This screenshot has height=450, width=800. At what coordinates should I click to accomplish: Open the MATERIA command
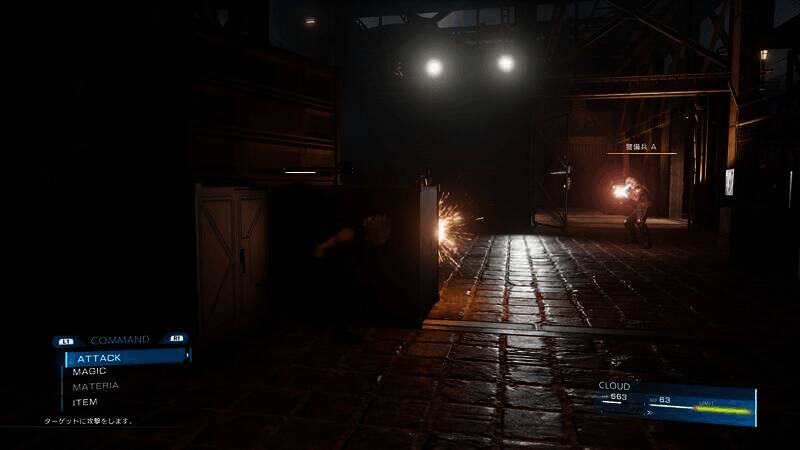coord(96,386)
